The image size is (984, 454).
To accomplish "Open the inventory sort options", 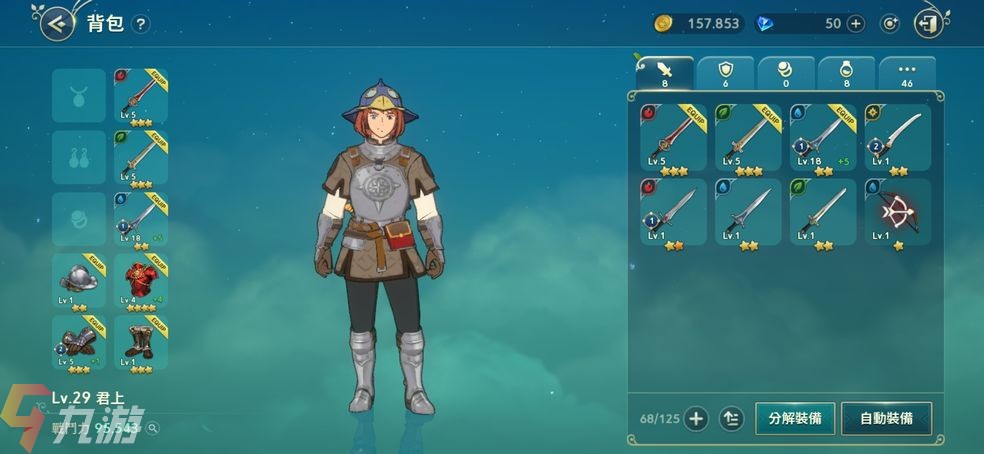I will tap(731, 418).
